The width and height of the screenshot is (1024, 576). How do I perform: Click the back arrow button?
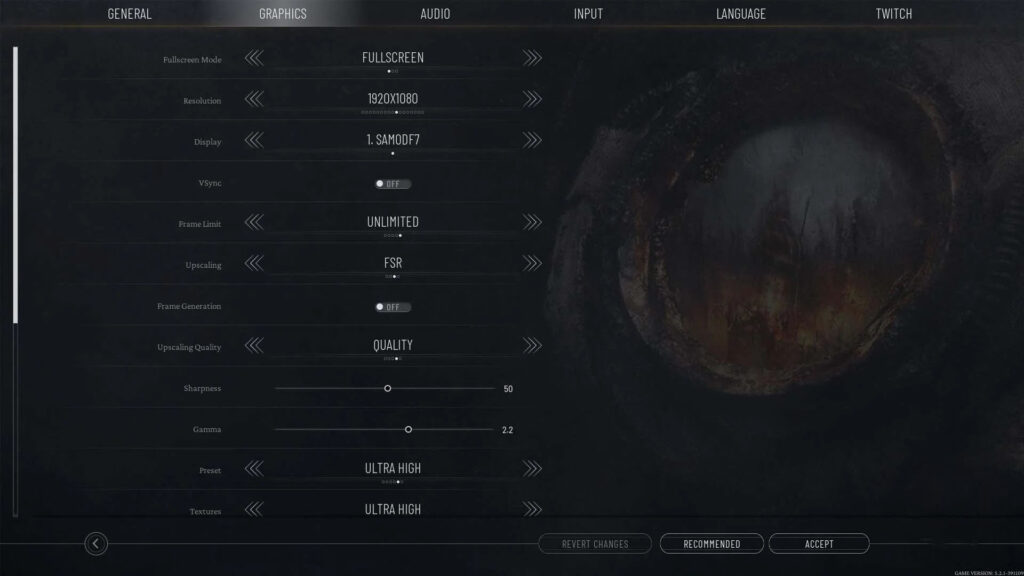[x=96, y=544]
